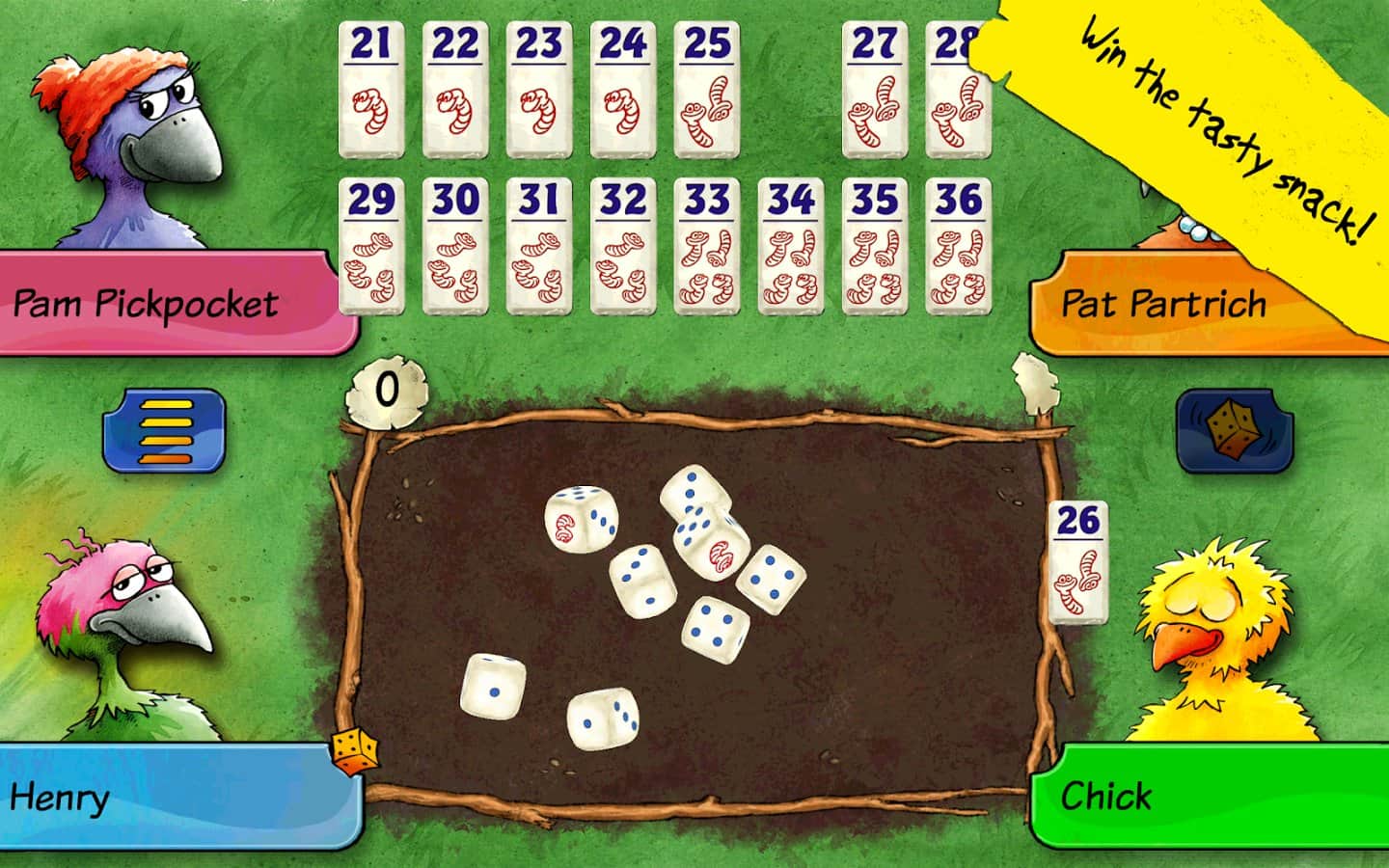Select the number 21 worm tile
1389x868 pixels.
(x=371, y=89)
